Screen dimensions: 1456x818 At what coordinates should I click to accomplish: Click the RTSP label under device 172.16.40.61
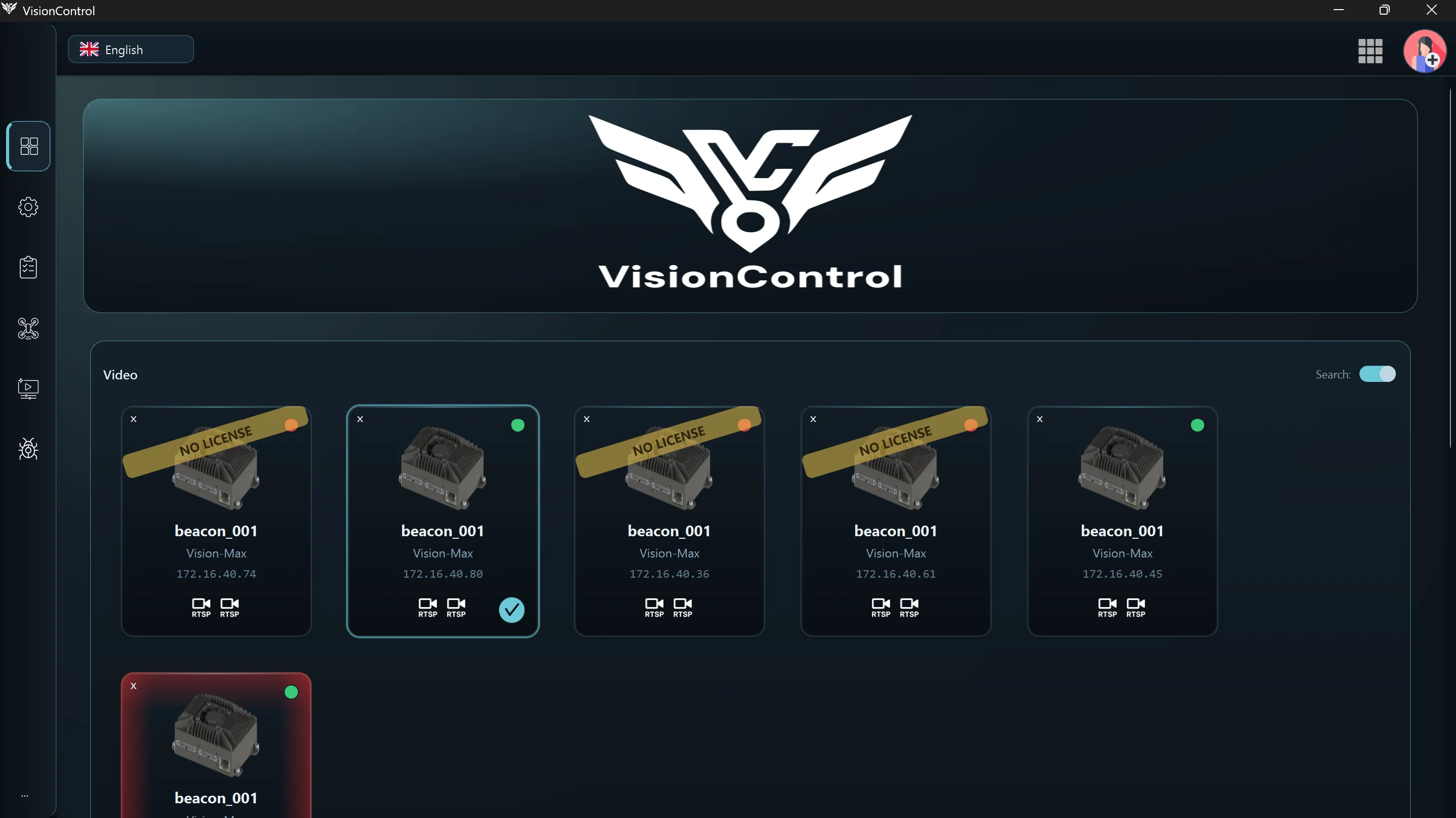point(880,615)
